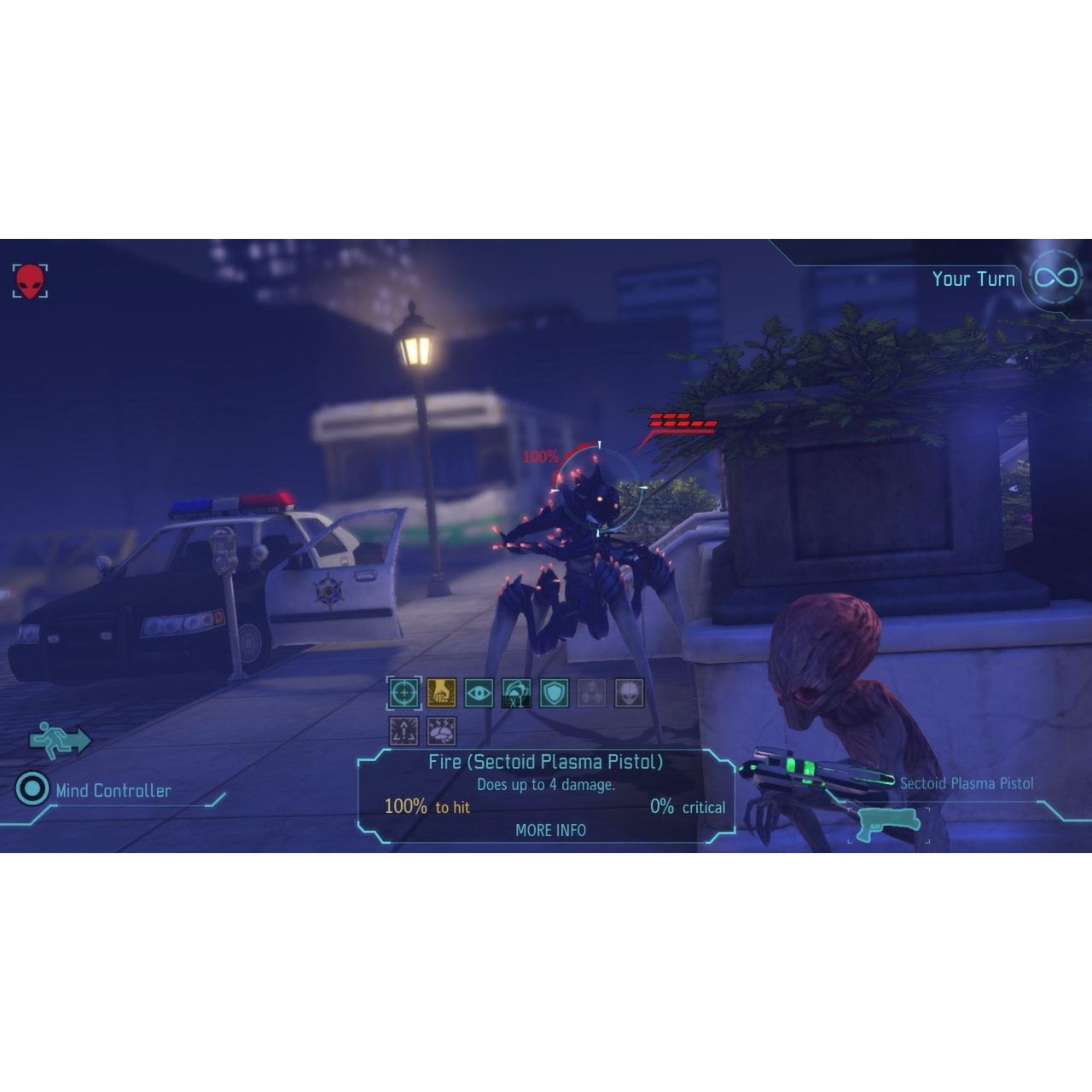This screenshot has width=1092, height=1092.
Task: Select the Mindfray brain ability on second row
Action: coord(442,731)
